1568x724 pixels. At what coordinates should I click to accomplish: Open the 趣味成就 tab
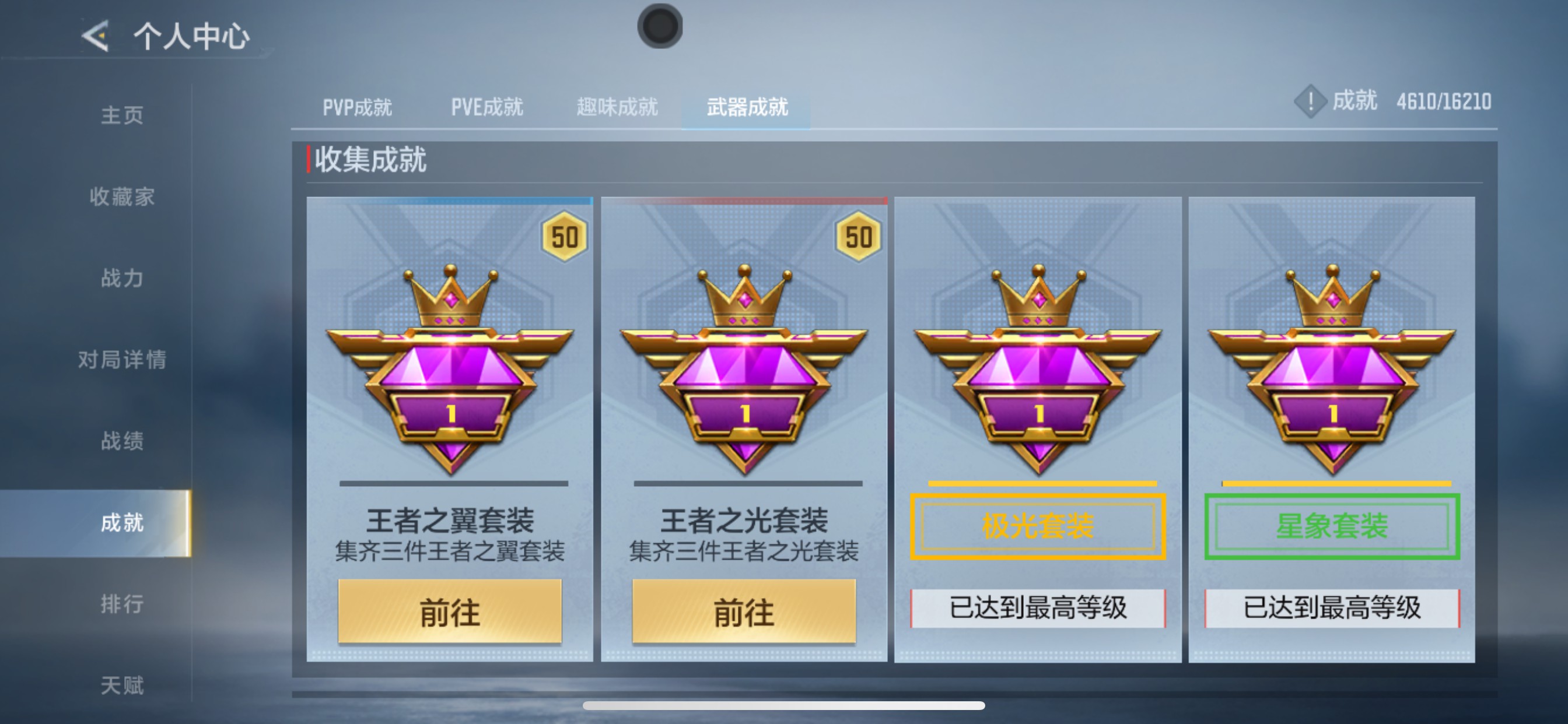616,107
